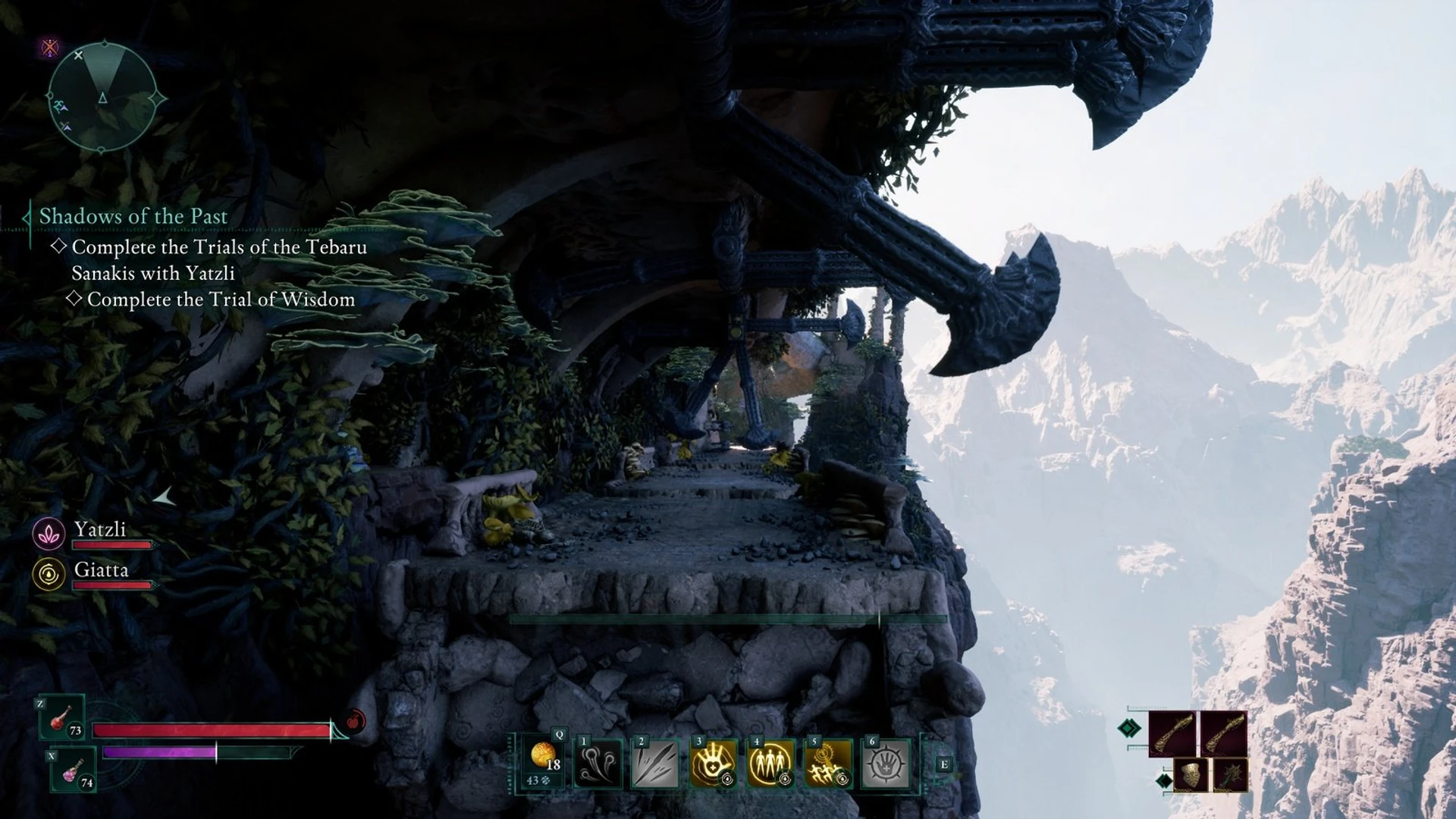Activate the slashing streaks ability
Viewport: 1456px width, 819px height.
point(656,764)
